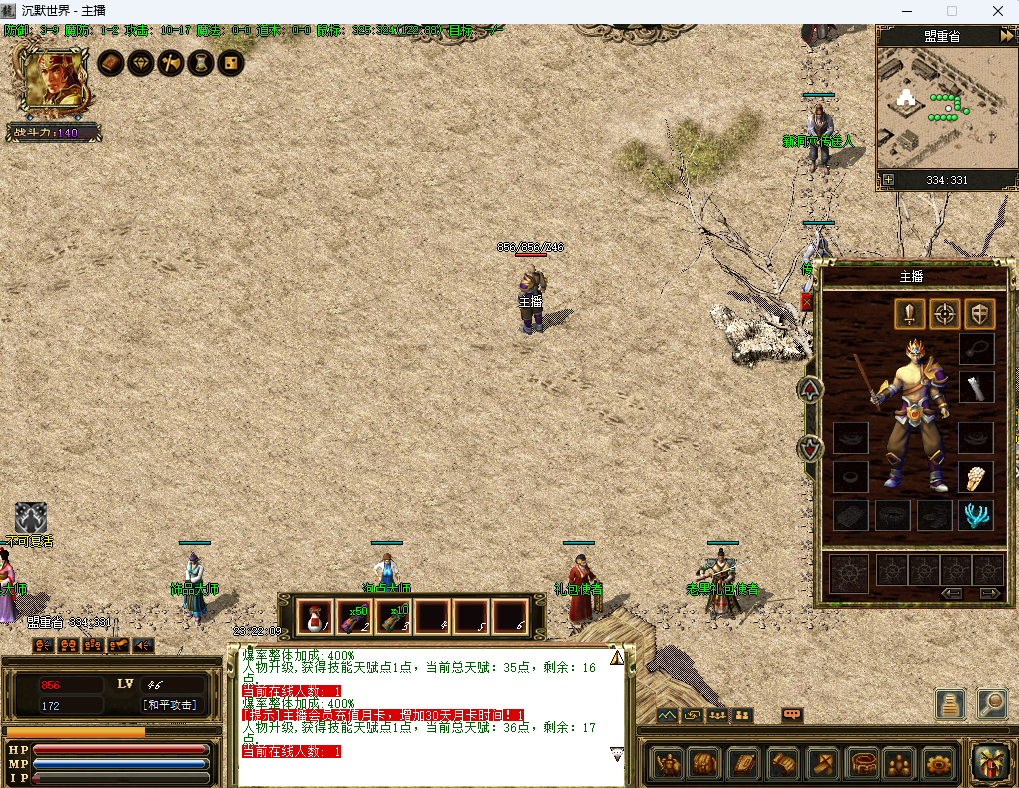1019x788 pixels.
Task: Toggle the orange chat bubble button
Action: pyautogui.click(x=792, y=715)
